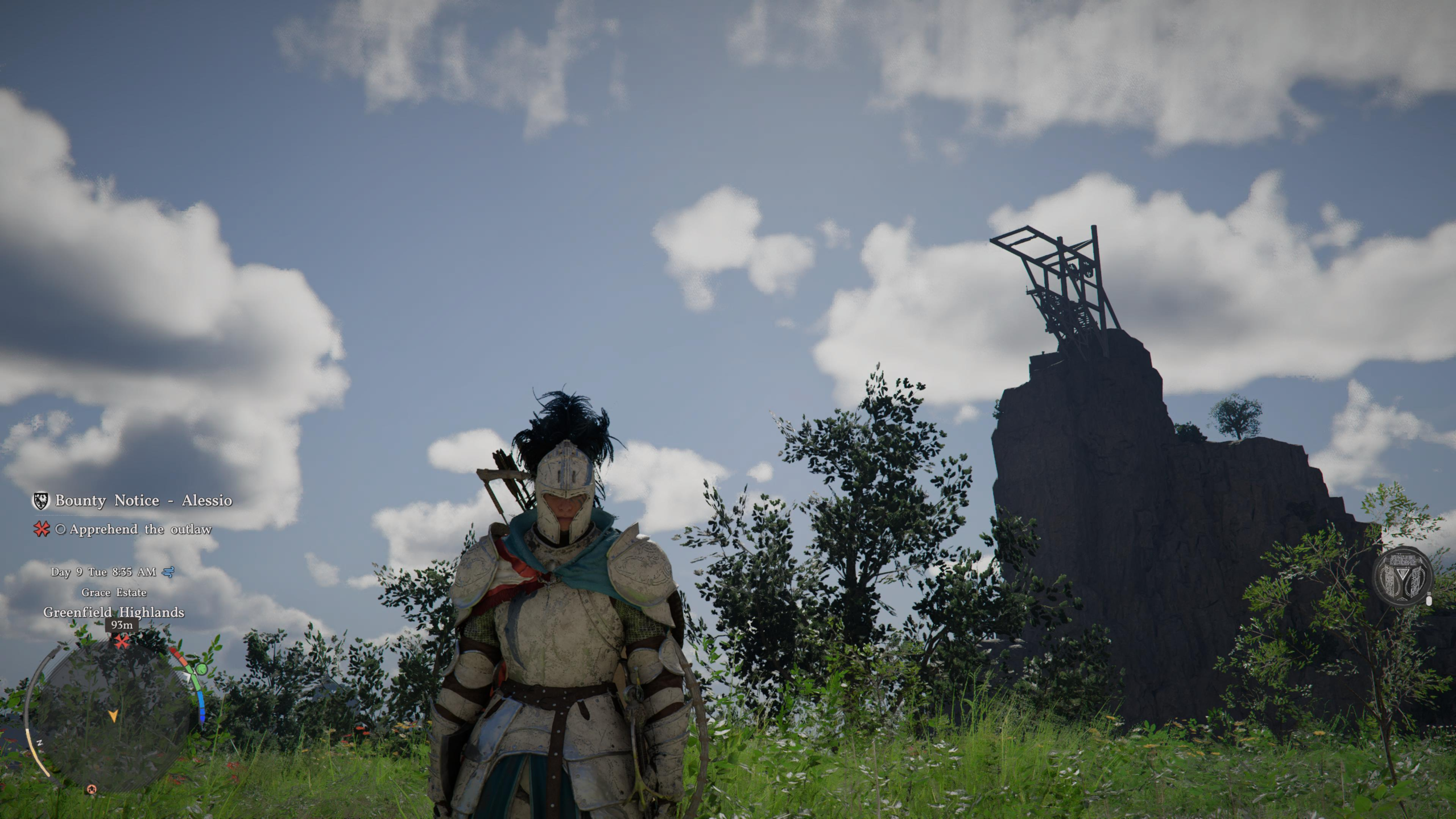Select the Apprehend the outlaw objective
1456x819 pixels.
140,530
